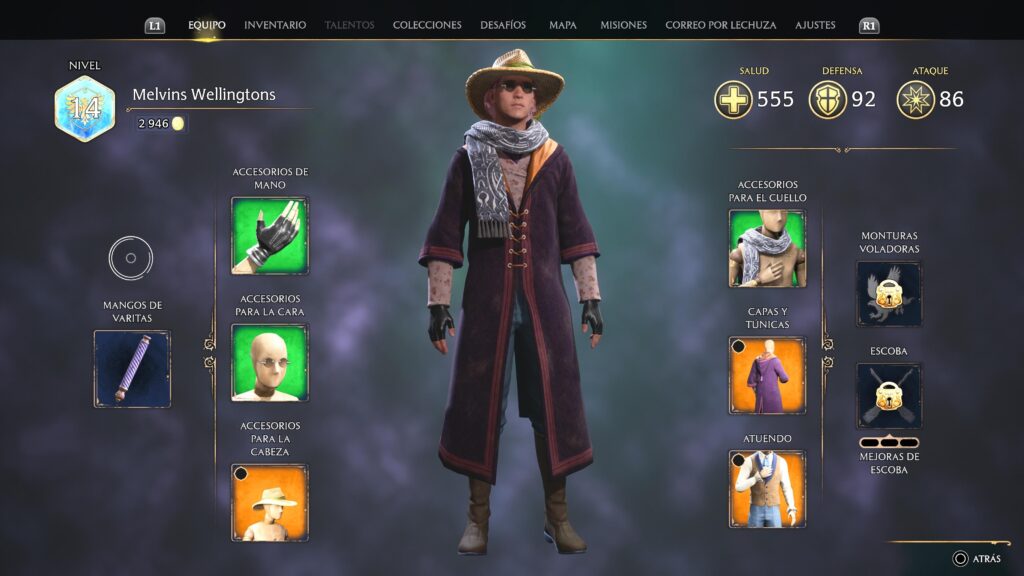This screenshot has width=1024, height=576.
Task: Select the vest outfit Atuendo slot
Action: click(x=767, y=488)
